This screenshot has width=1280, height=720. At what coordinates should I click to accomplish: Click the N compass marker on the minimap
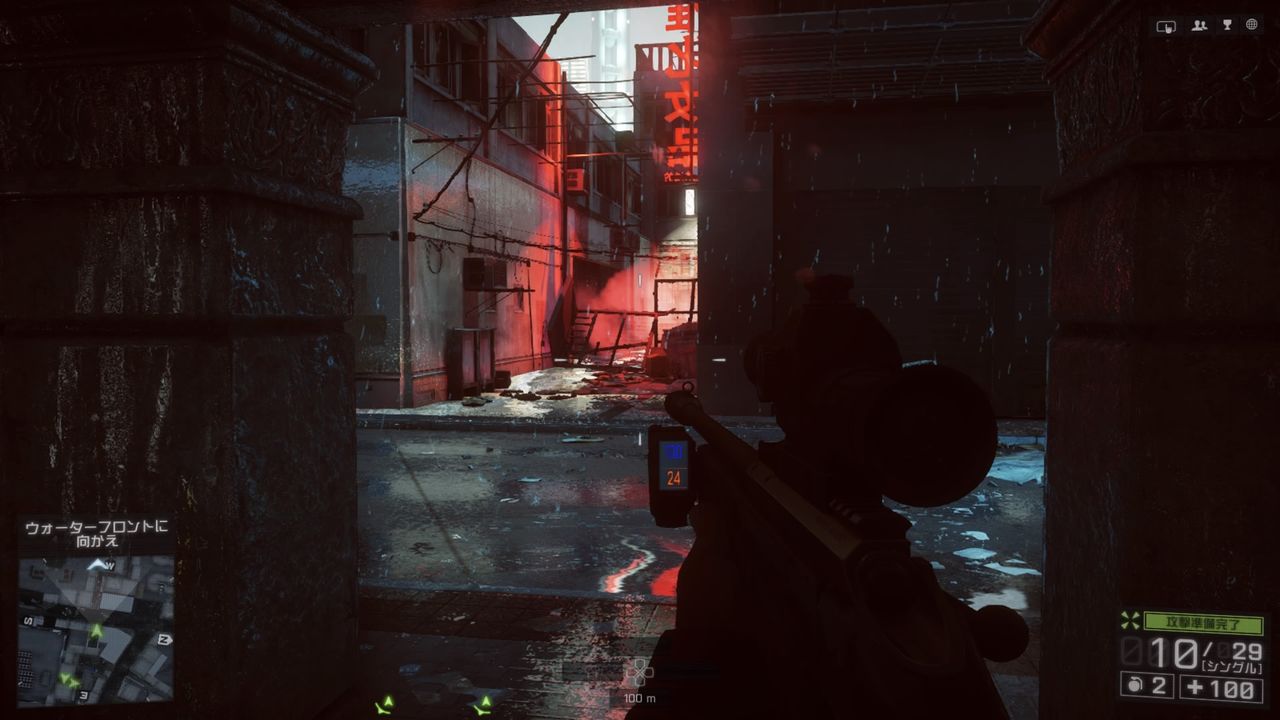(165, 638)
